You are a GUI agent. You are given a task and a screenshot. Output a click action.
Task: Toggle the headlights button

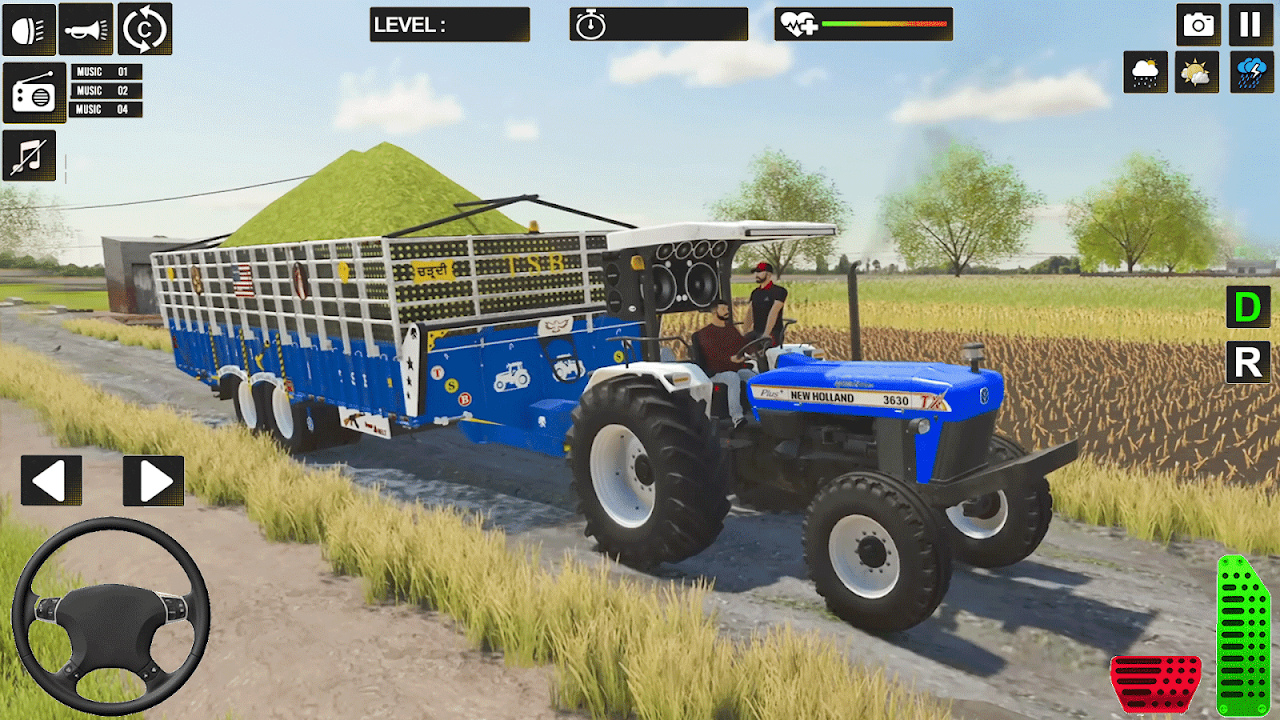(x=29, y=29)
